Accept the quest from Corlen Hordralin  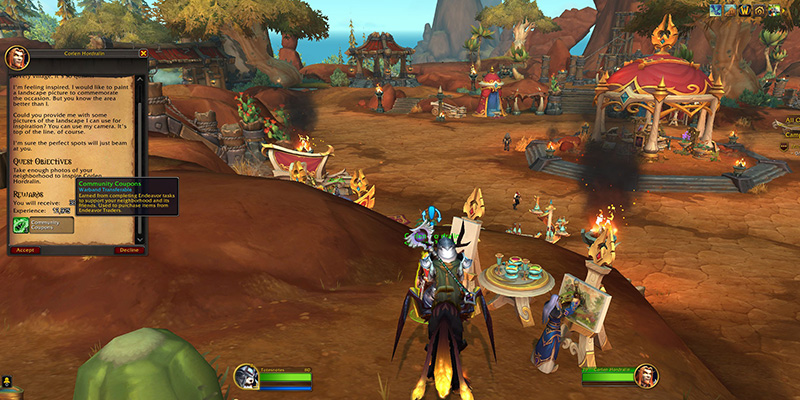pos(24,250)
